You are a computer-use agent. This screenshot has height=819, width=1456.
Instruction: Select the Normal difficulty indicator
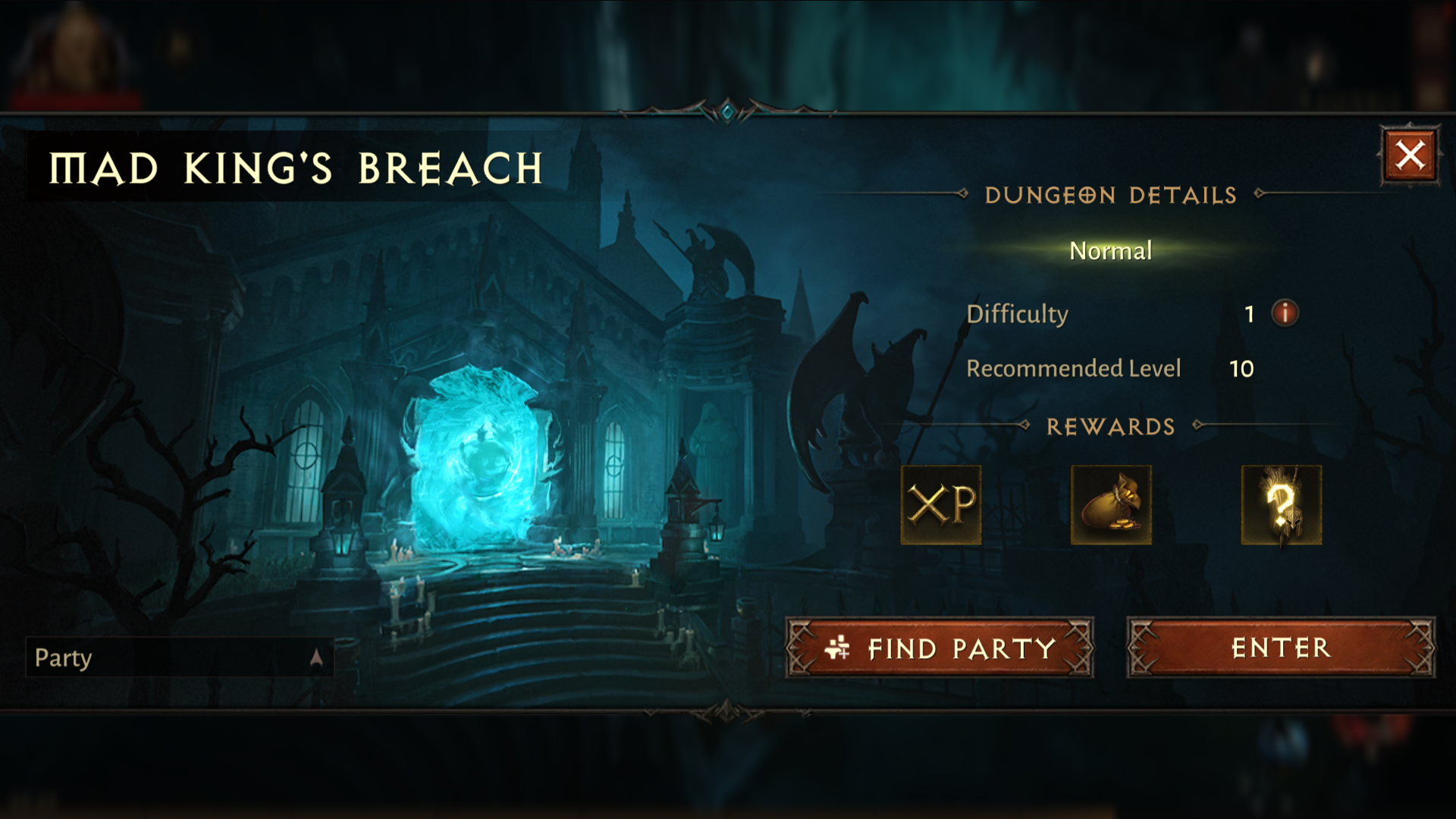(x=1110, y=250)
